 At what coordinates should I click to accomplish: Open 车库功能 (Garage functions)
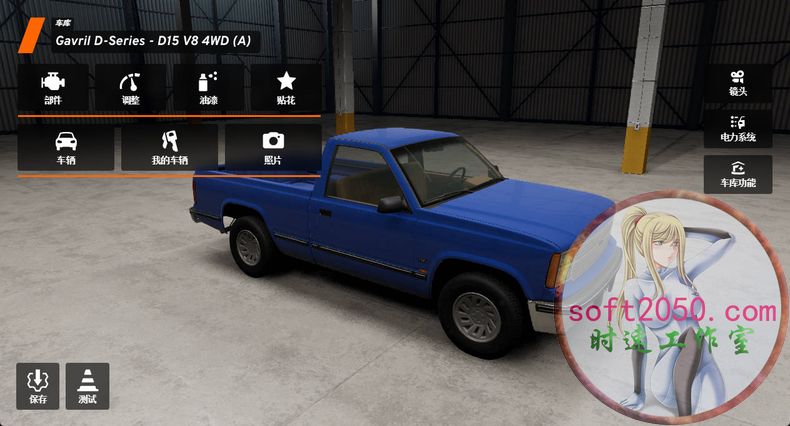pyautogui.click(x=738, y=174)
